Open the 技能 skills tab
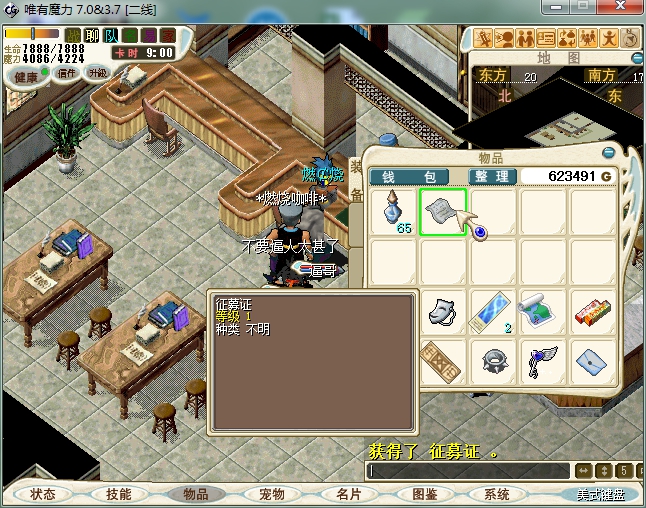The image size is (646, 508). [x=119, y=494]
